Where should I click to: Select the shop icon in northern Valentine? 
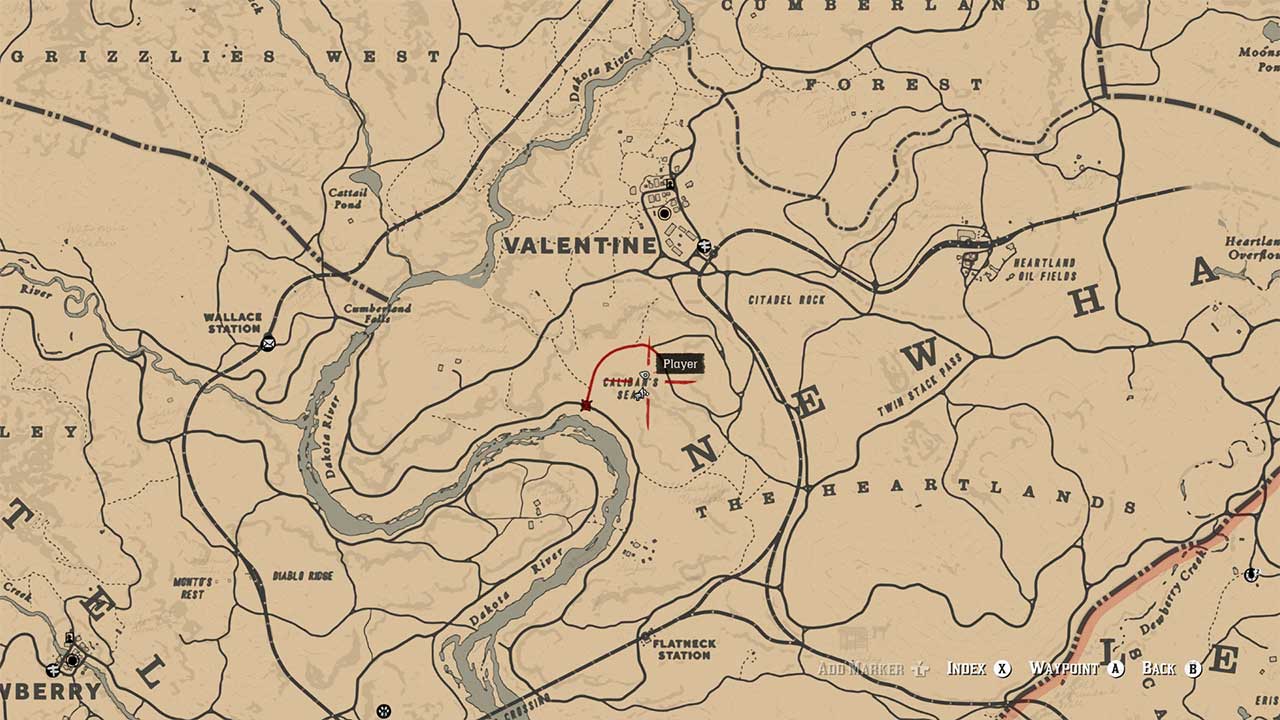[669, 184]
